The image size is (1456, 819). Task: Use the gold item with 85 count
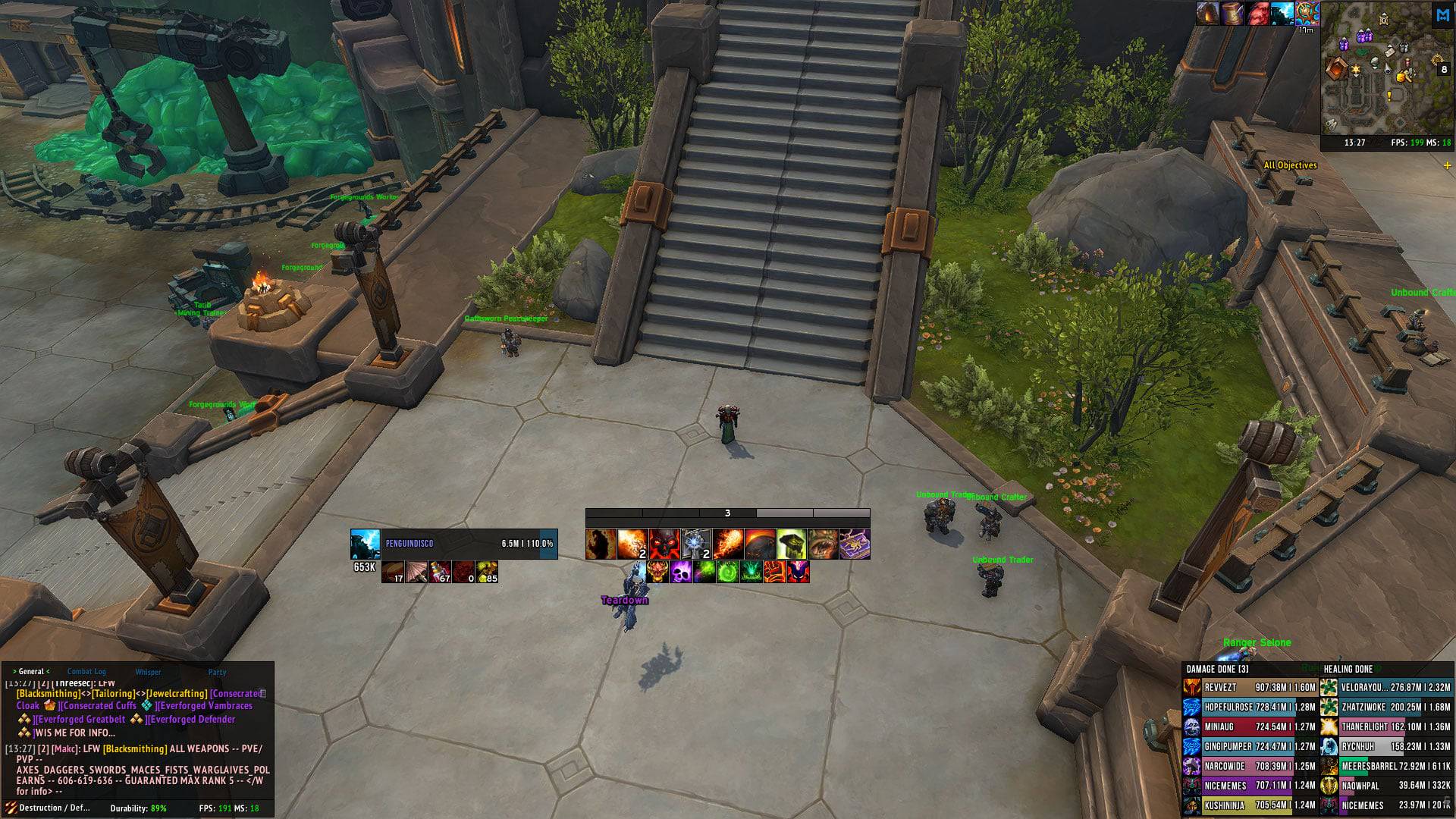487,572
